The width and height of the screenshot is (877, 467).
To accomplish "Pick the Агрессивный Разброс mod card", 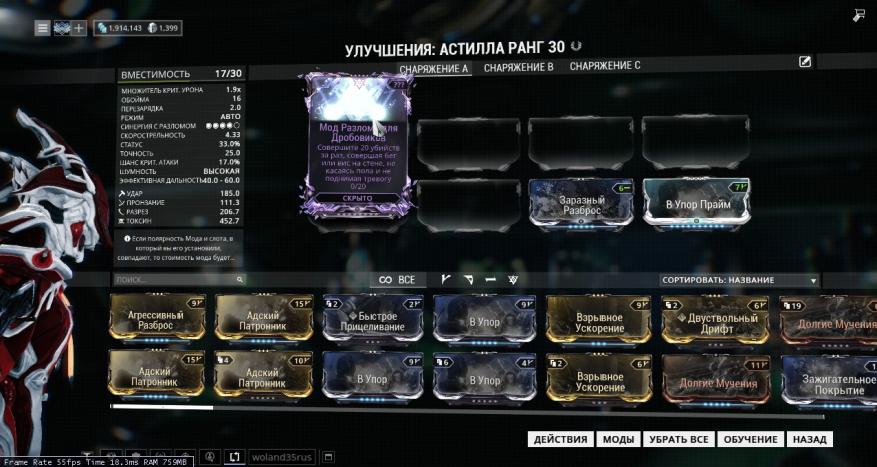I will [x=157, y=318].
